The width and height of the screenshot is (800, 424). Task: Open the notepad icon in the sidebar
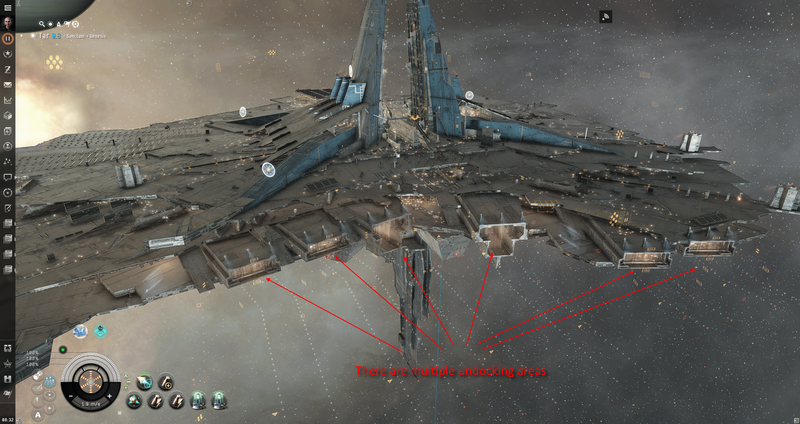point(7,207)
